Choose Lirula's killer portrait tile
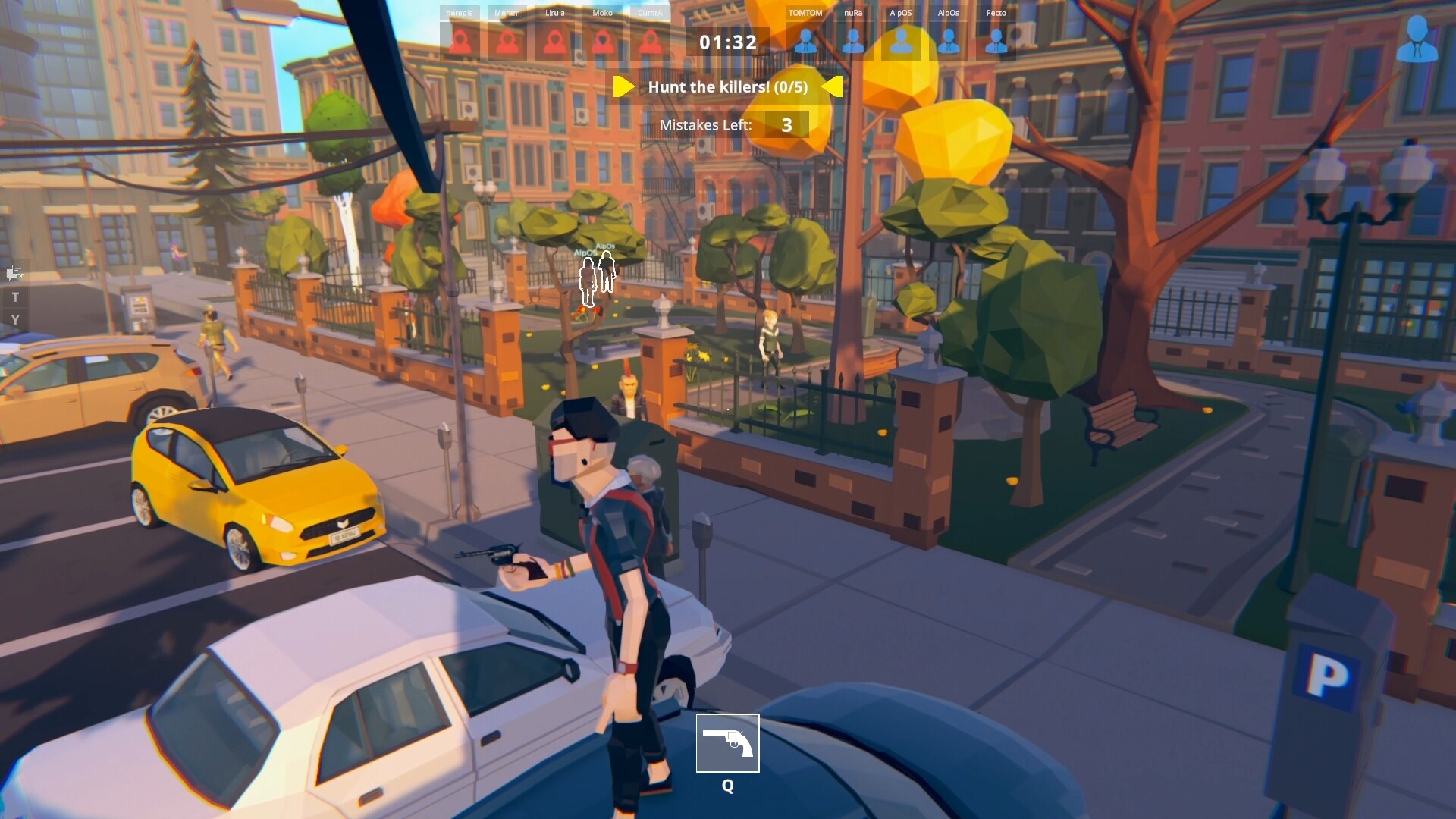The width and height of the screenshot is (1456, 819). tap(554, 42)
